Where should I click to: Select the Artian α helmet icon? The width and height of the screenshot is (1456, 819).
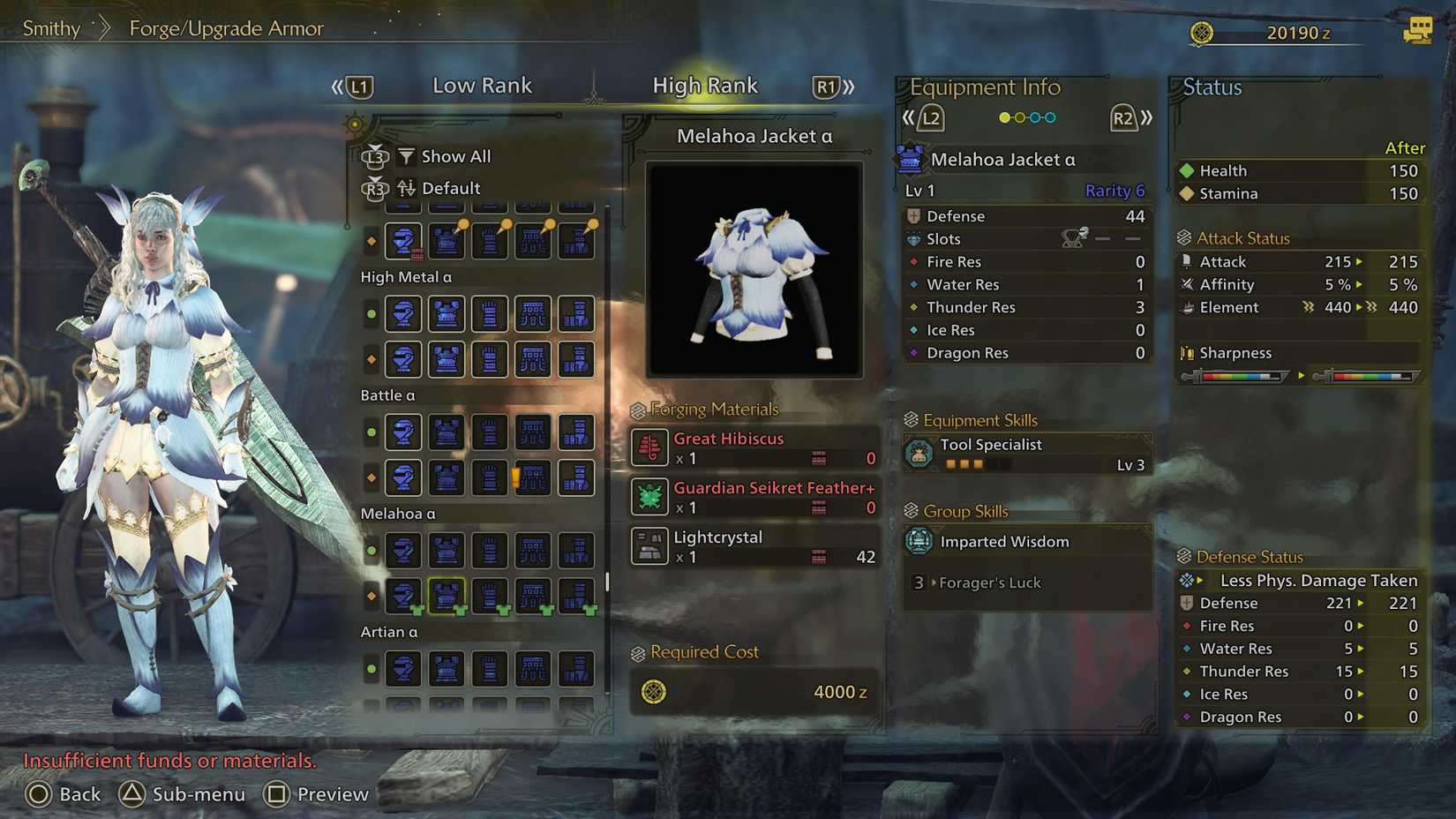tap(403, 668)
